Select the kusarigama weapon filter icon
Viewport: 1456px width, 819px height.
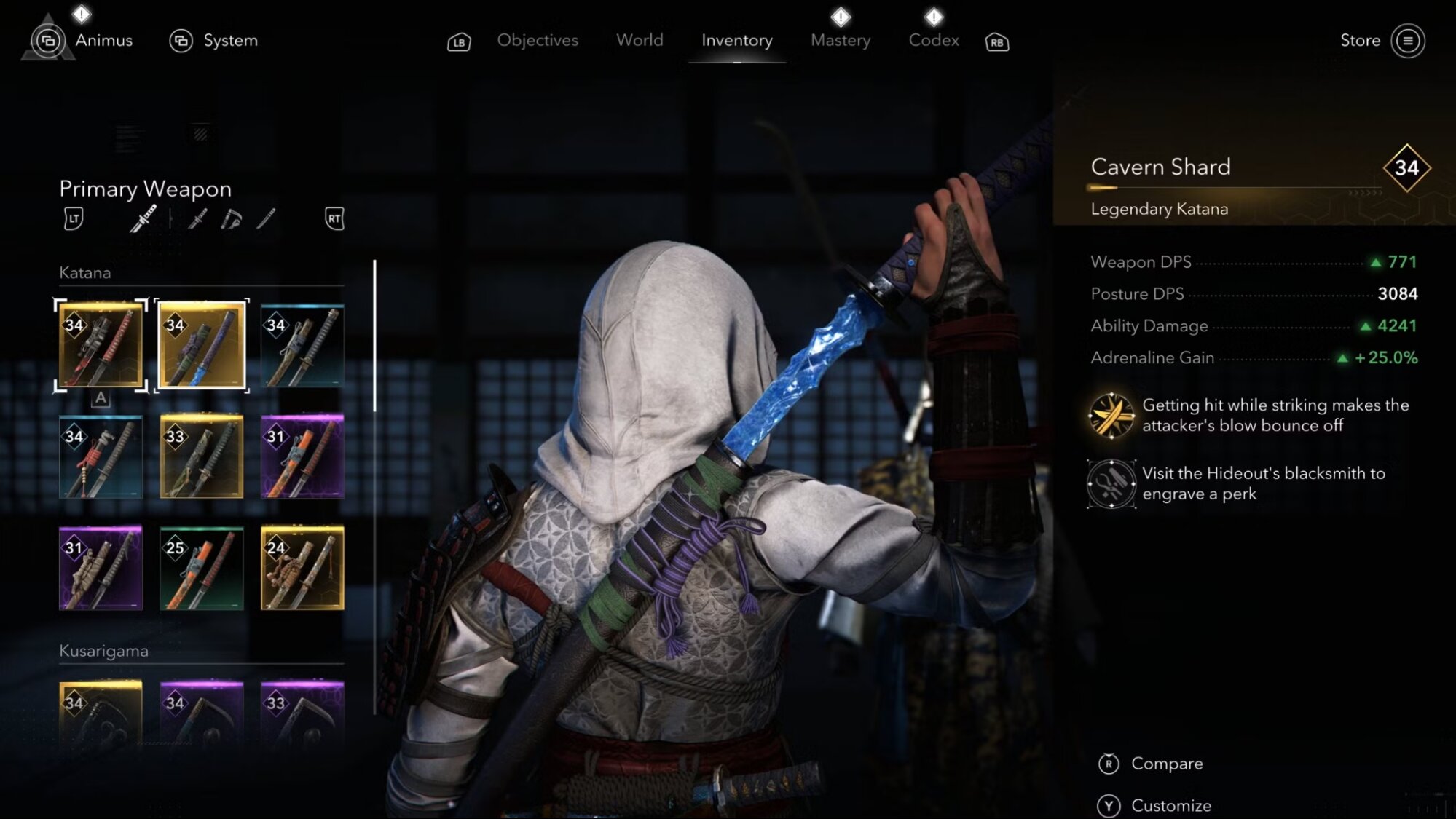point(231,218)
